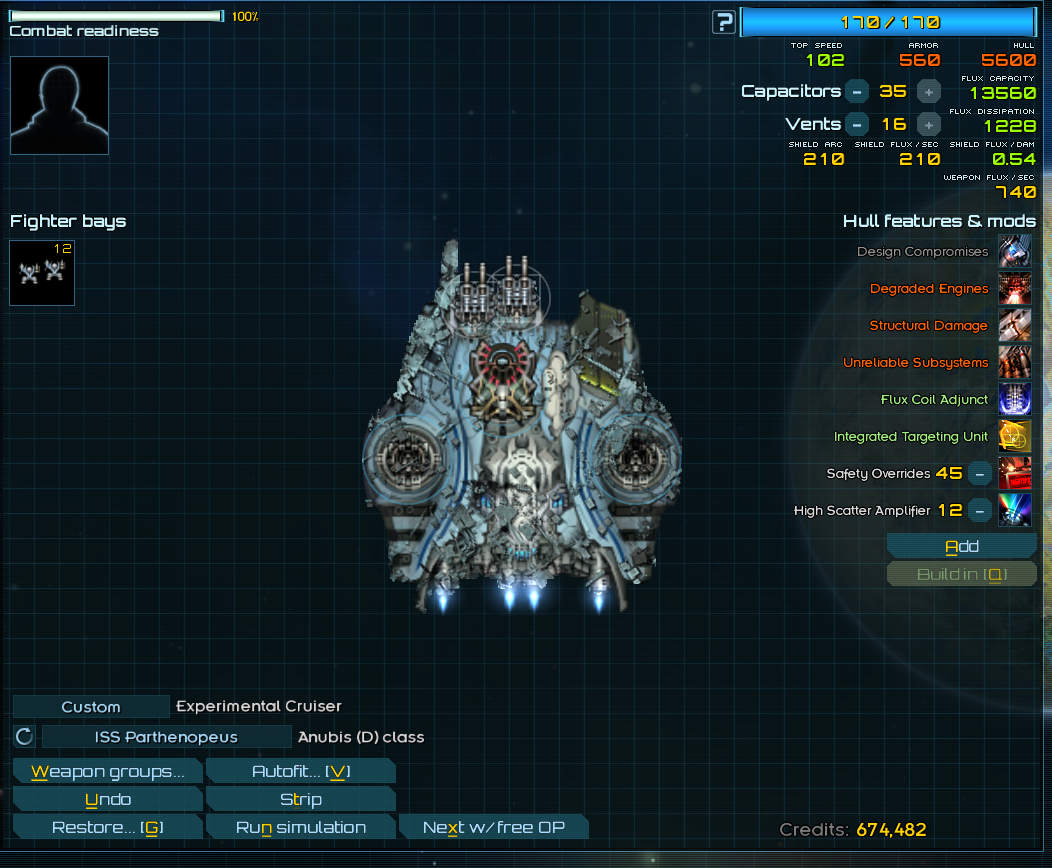Viewport: 1052px width, 868px height.
Task: Open the Restore variant option
Action: click(x=108, y=827)
